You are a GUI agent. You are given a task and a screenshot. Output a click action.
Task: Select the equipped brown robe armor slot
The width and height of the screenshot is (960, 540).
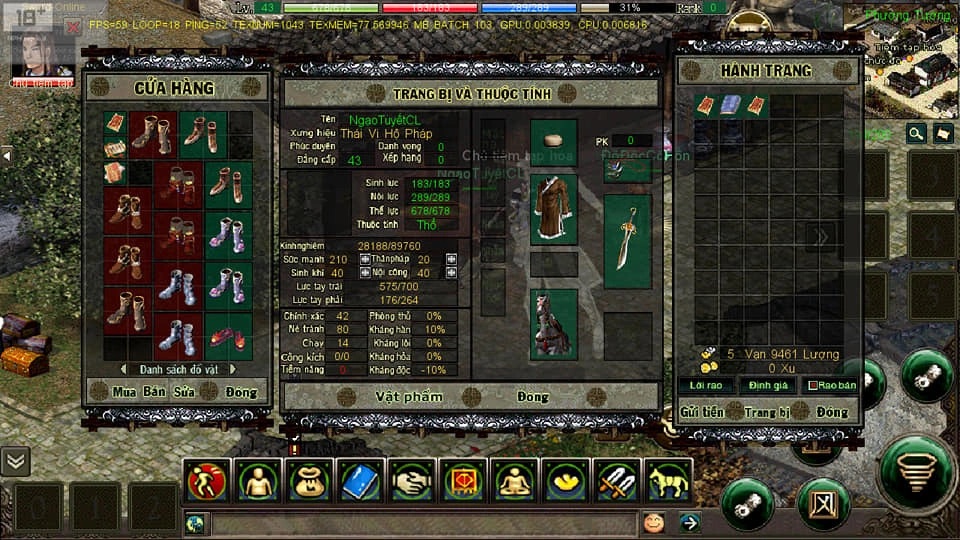(553, 208)
